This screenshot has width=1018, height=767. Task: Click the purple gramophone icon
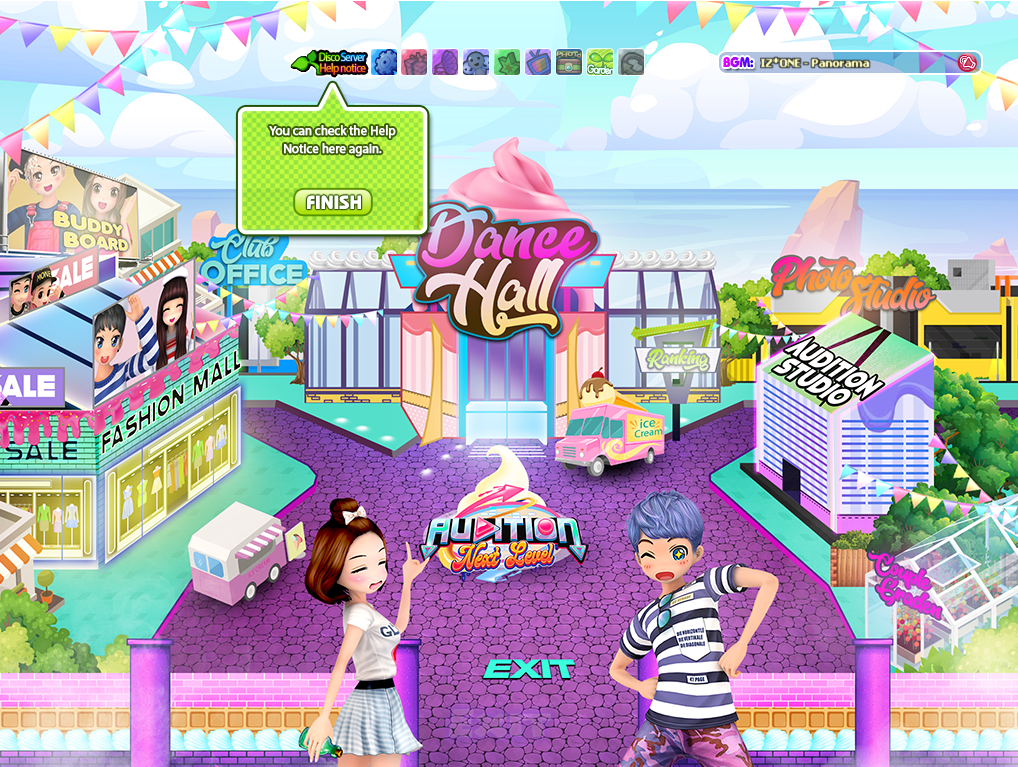[x=445, y=63]
